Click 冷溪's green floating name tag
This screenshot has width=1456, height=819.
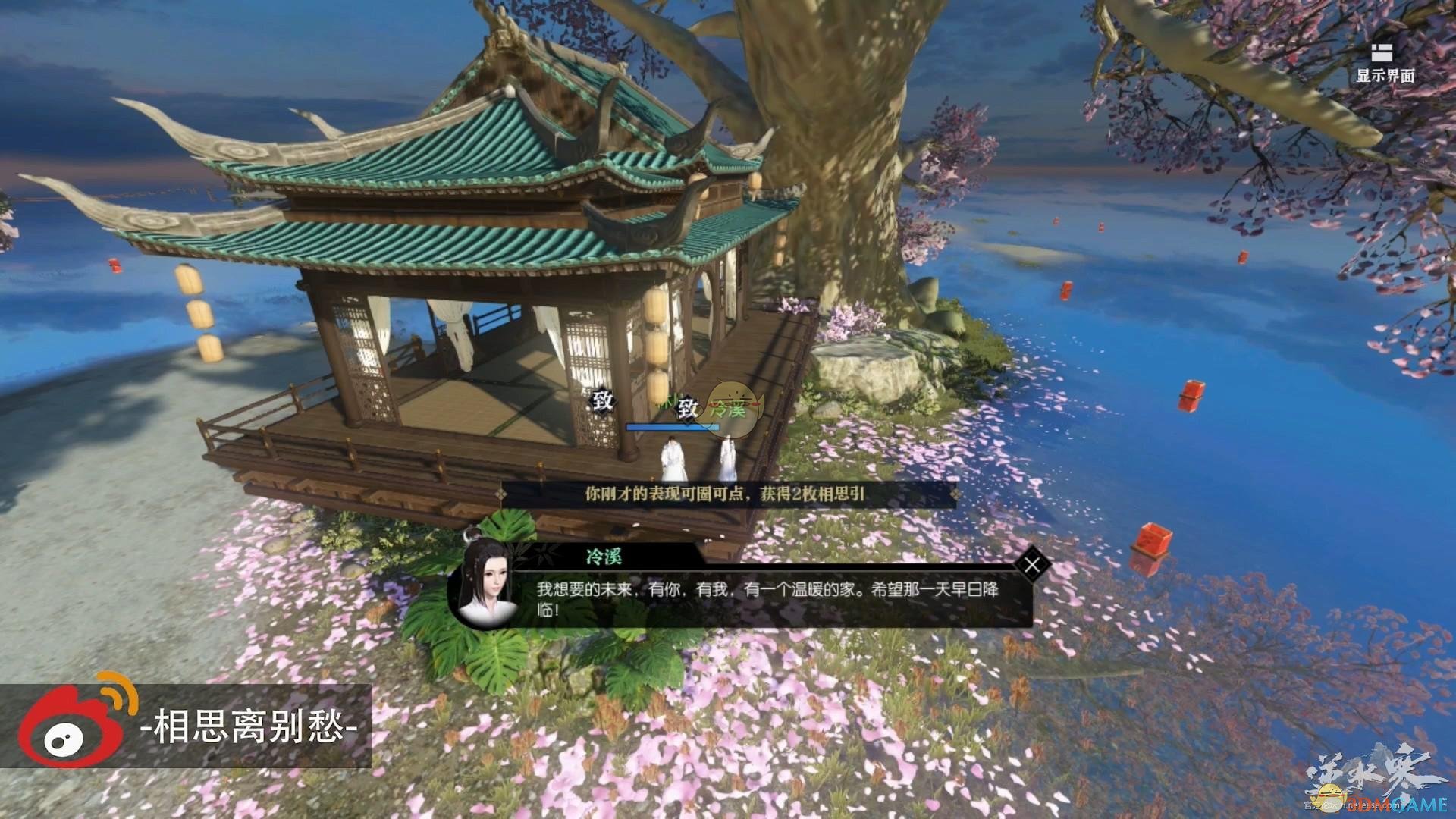click(729, 410)
